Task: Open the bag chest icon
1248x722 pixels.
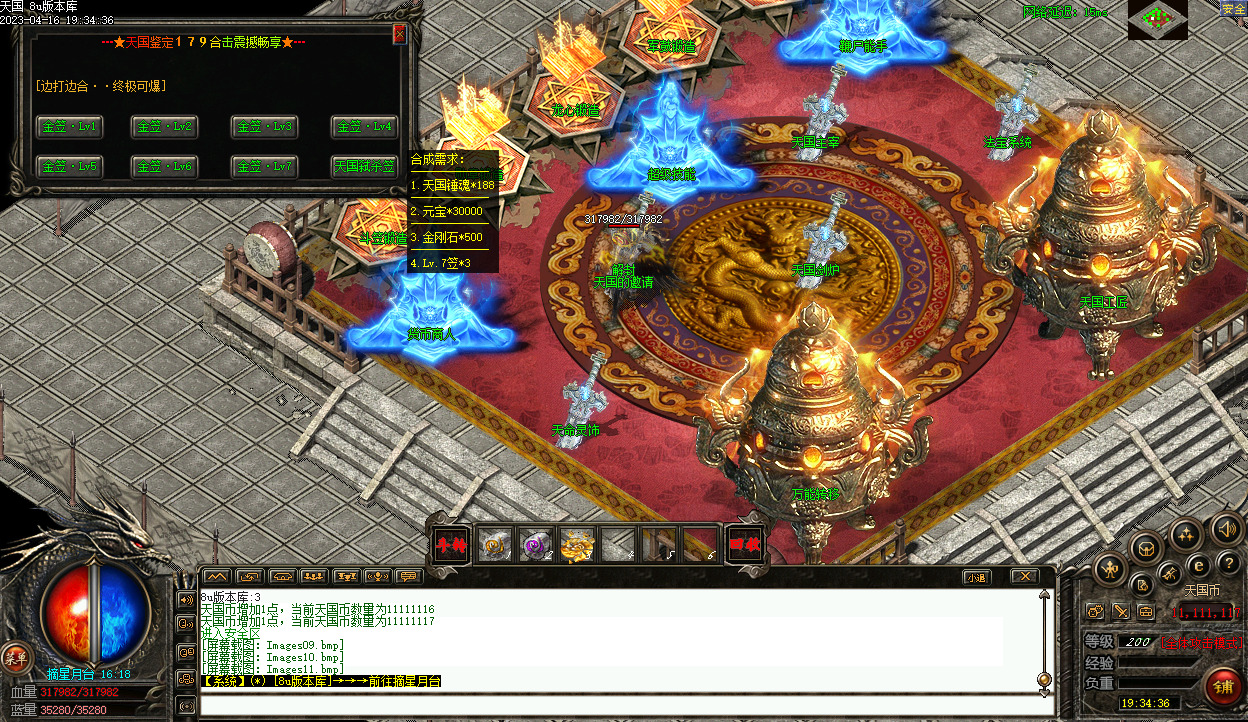Action: click(1146, 548)
